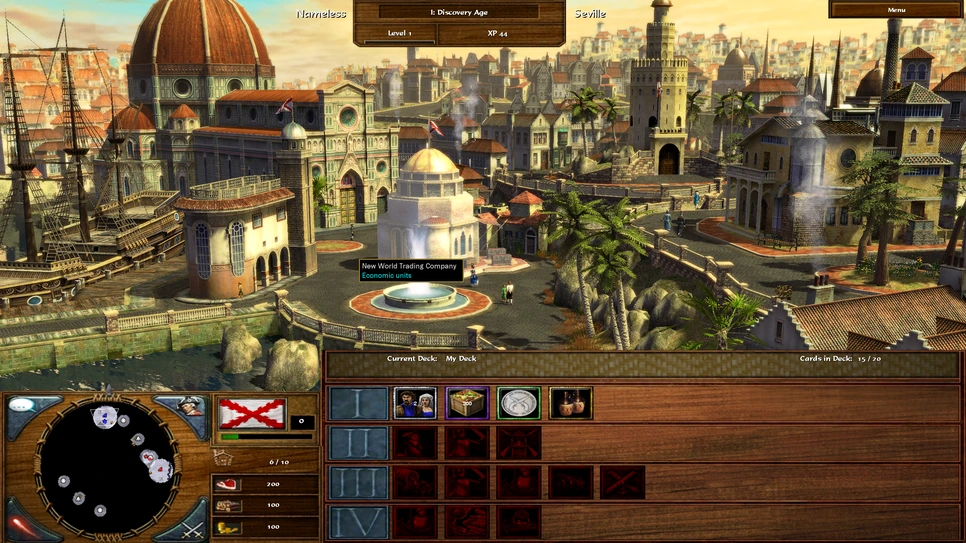Show the Age IV card row
966x543 pixels.
[x=358, y=521]
